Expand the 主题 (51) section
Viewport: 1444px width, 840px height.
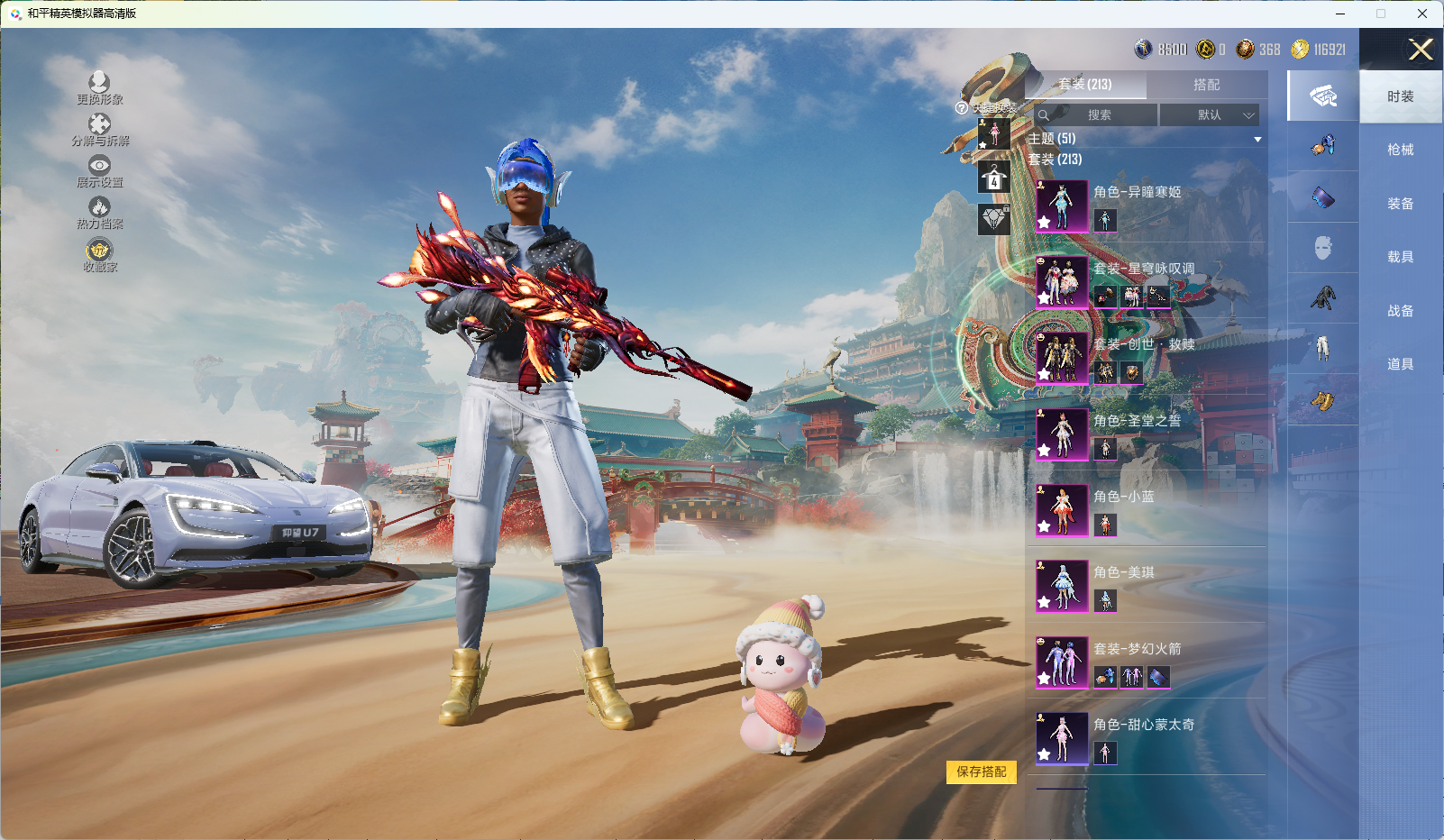tap(1145, 139)
